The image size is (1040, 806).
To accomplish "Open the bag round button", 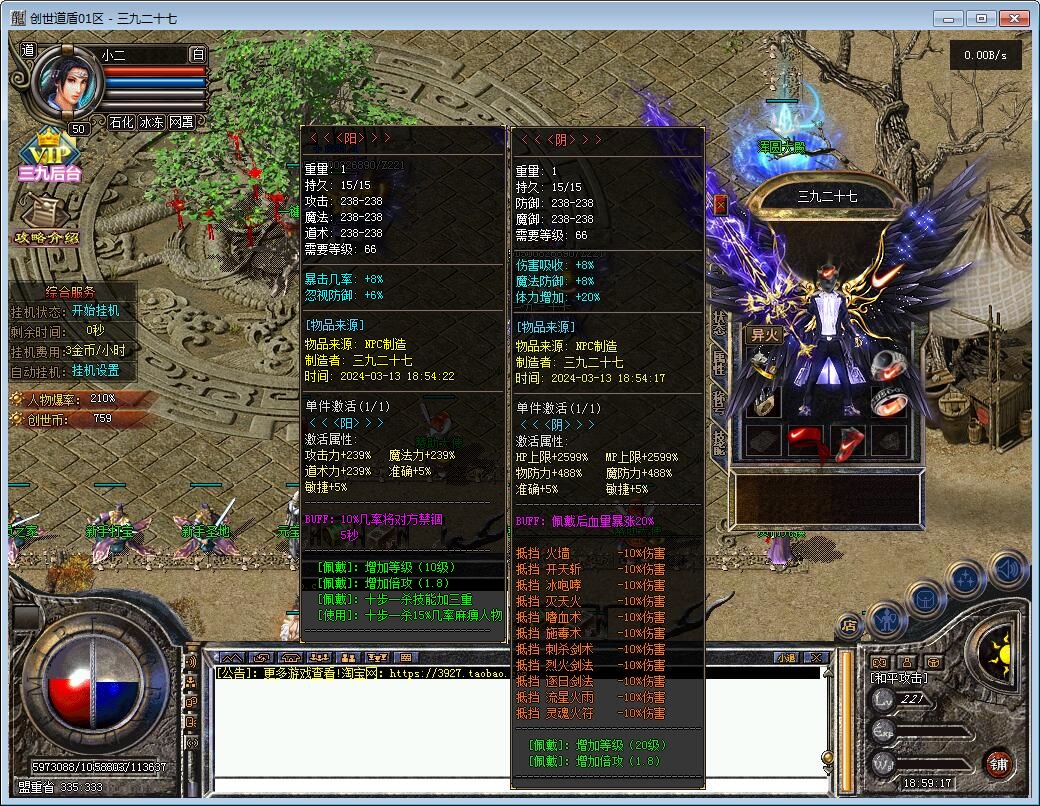I will point(926,600).
